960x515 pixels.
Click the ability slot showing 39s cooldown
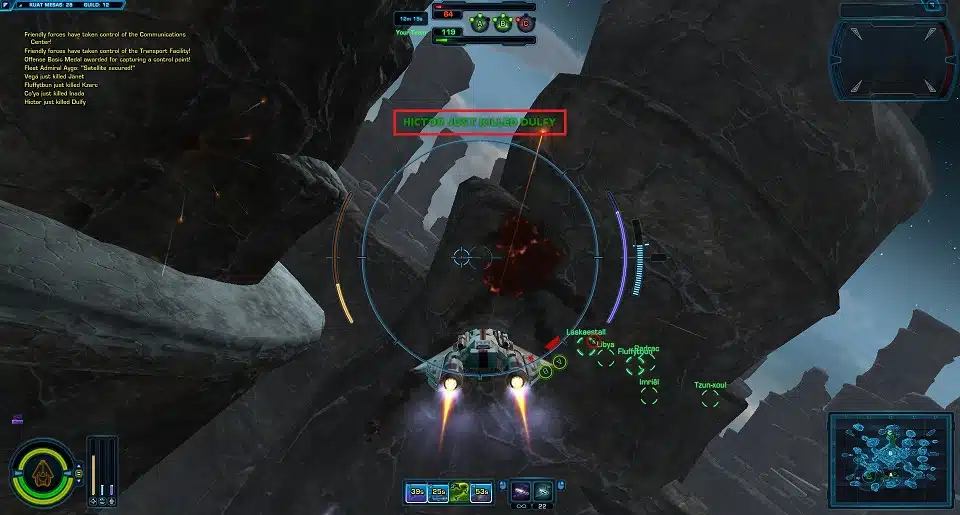pos(416,491)
